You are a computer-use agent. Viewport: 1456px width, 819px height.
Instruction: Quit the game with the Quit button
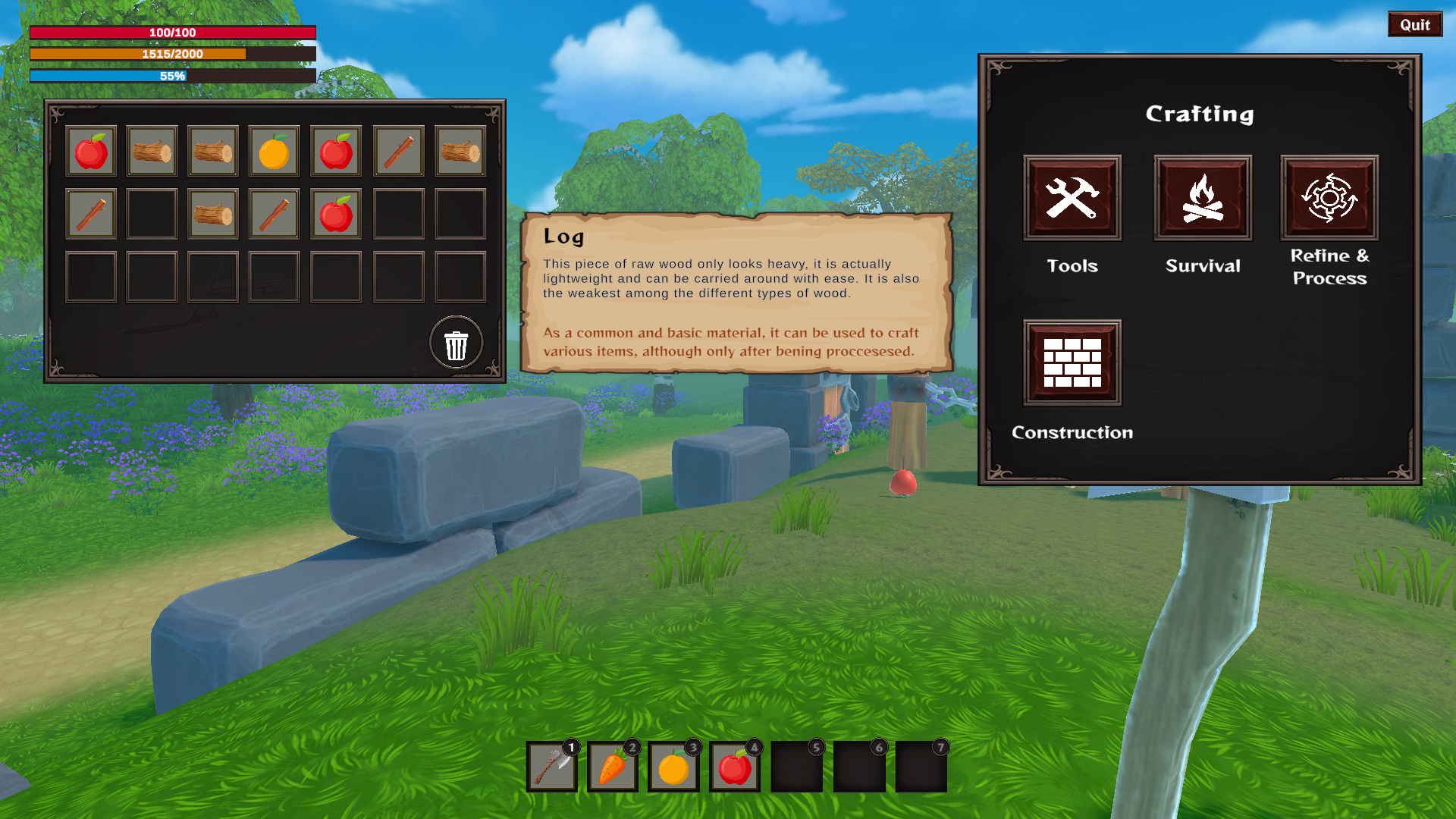coord(1414,24)
